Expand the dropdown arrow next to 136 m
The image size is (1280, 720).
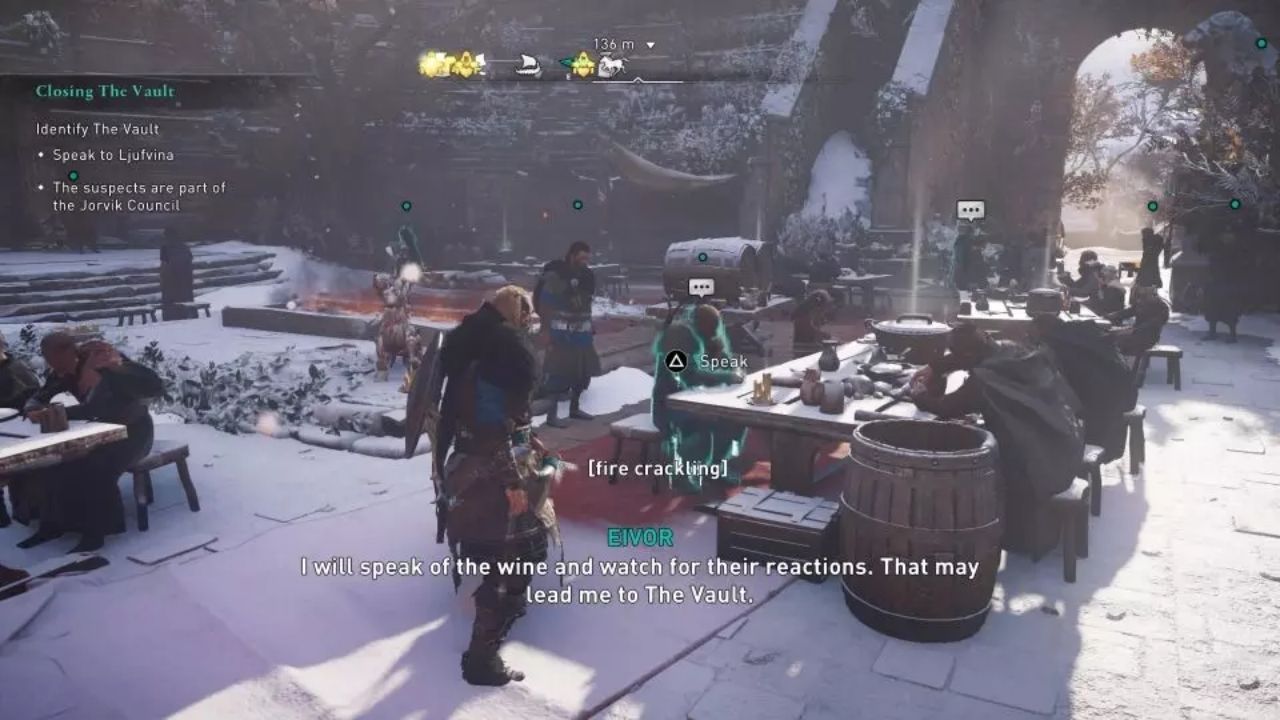(x=653, y=44)
